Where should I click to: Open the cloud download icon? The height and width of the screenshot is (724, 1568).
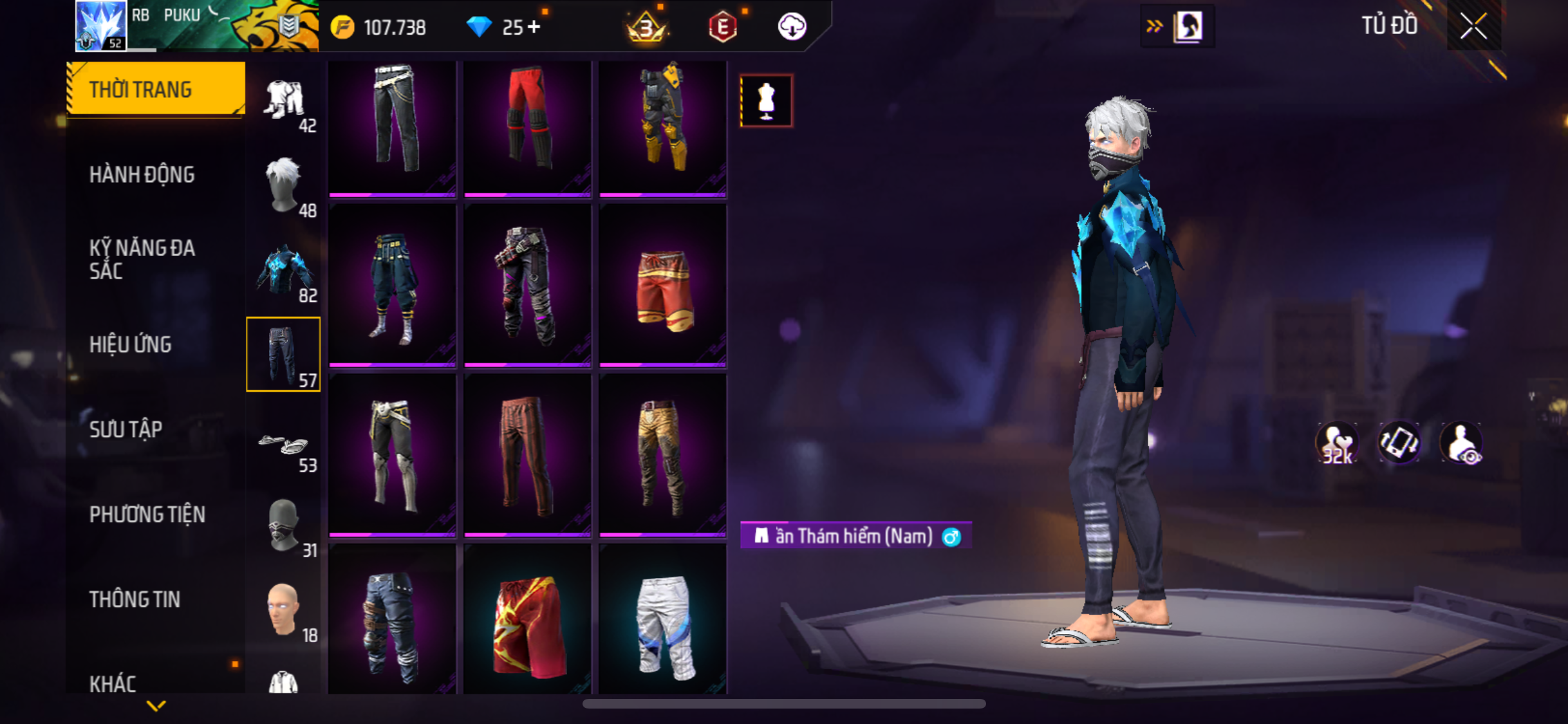click(792, 27)
